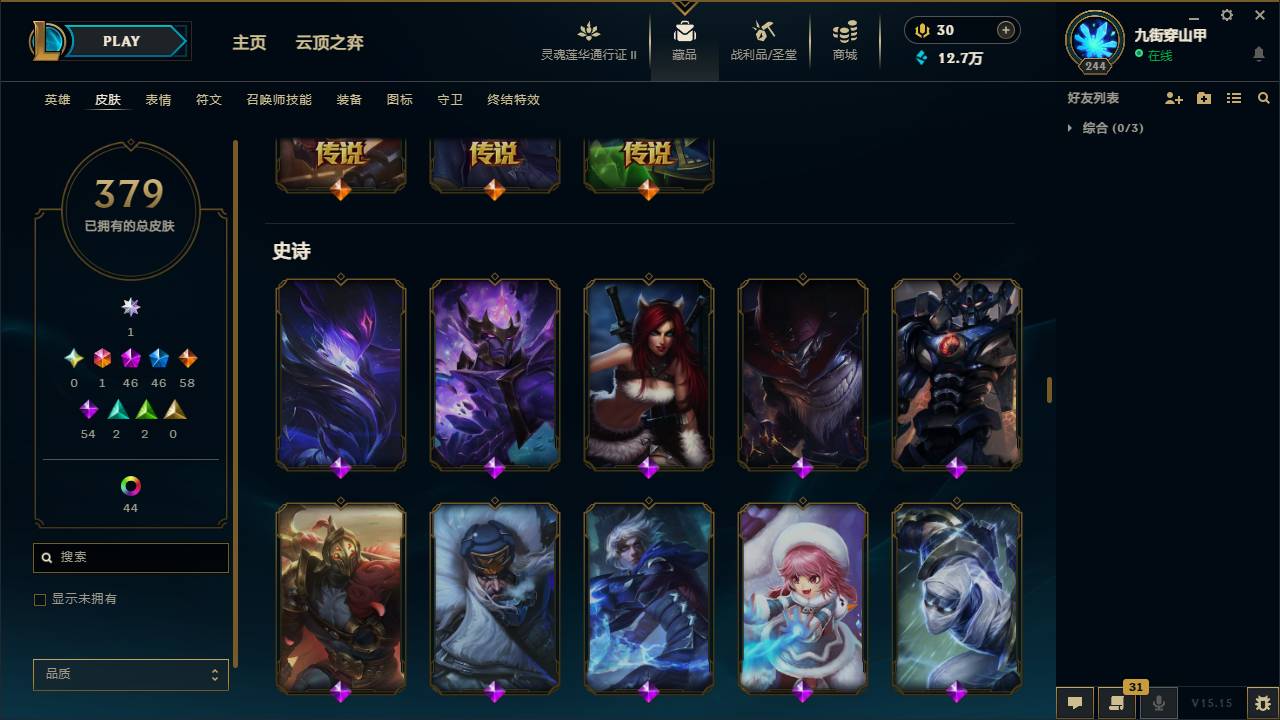Click the PLAY button

[x=121, y=41]
